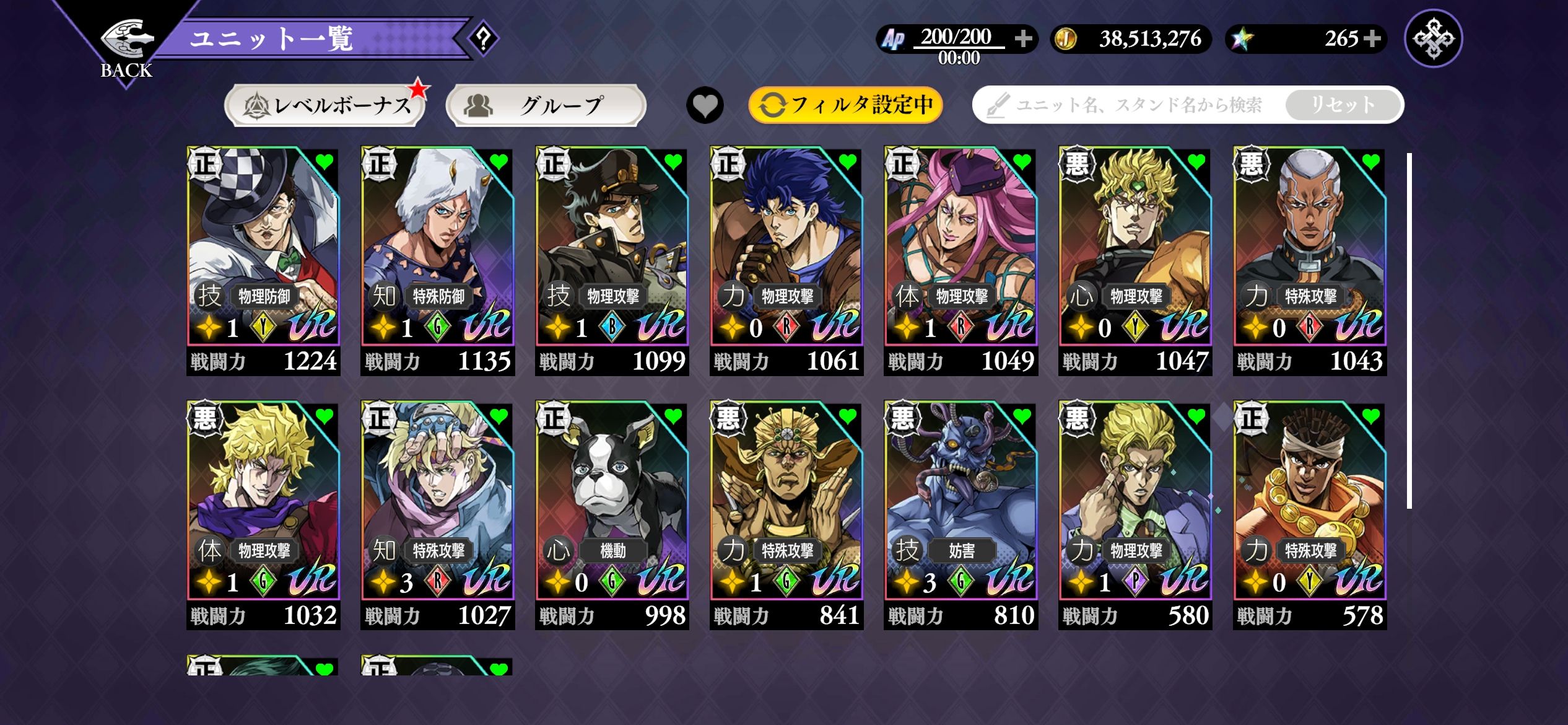Viewport: 1568px width, 725px height.
Task: Select the blue demon unit with power 810
Action: point(960,514)
